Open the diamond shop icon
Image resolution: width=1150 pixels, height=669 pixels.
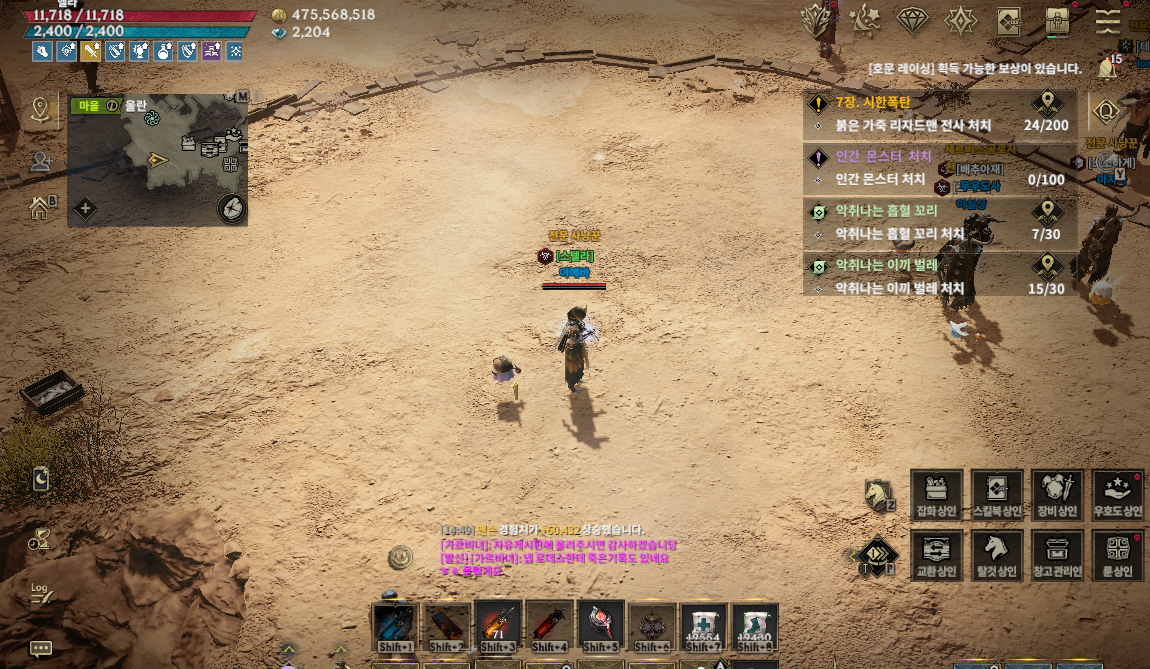click(912, 20)
